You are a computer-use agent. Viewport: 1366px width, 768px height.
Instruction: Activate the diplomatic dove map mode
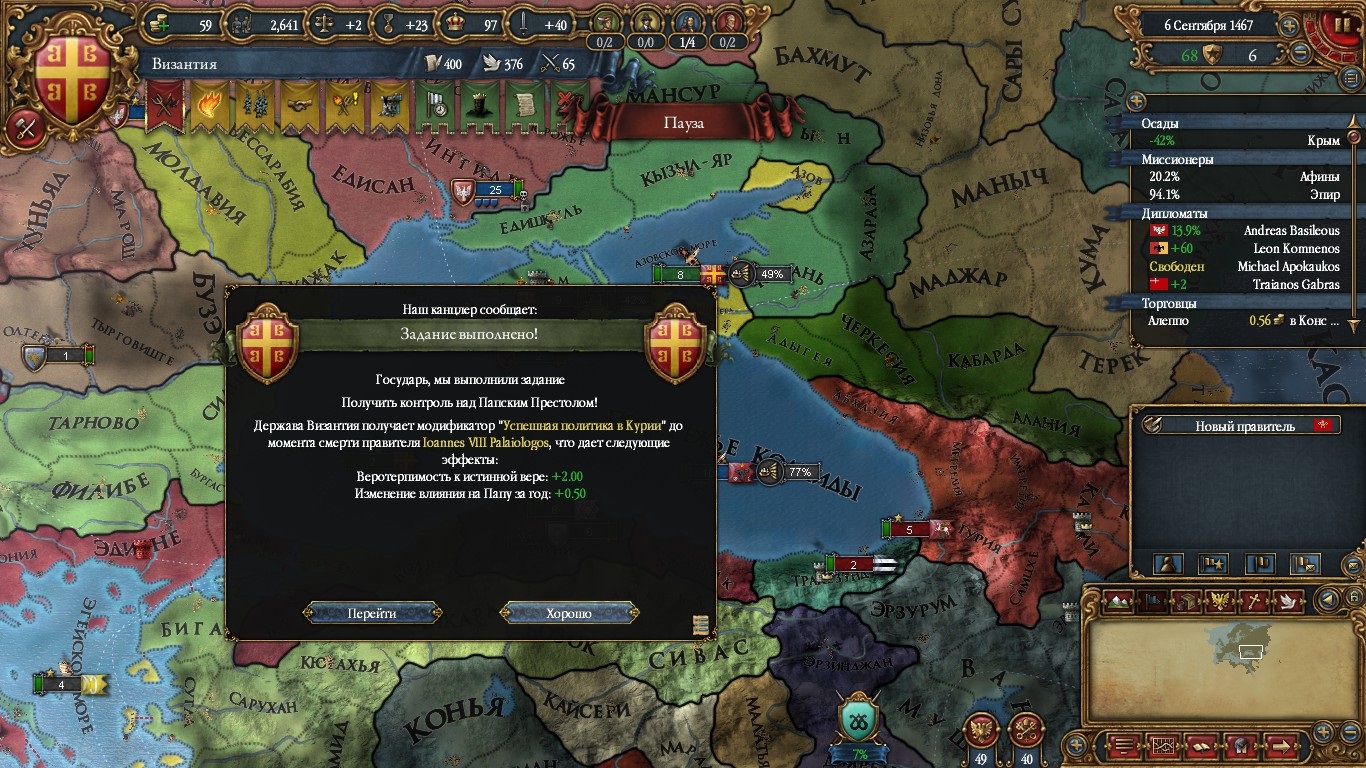tap(1288, 601)
